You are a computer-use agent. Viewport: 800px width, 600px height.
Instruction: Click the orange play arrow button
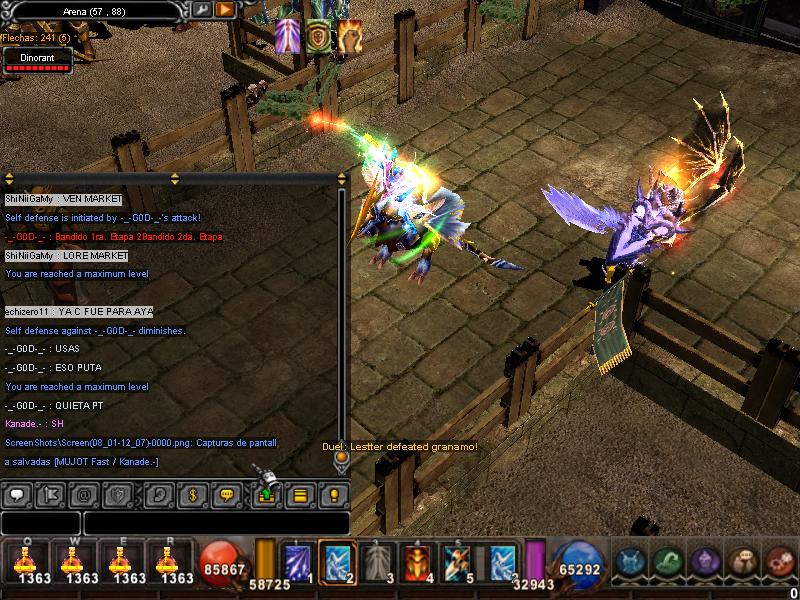coord(225,9)
